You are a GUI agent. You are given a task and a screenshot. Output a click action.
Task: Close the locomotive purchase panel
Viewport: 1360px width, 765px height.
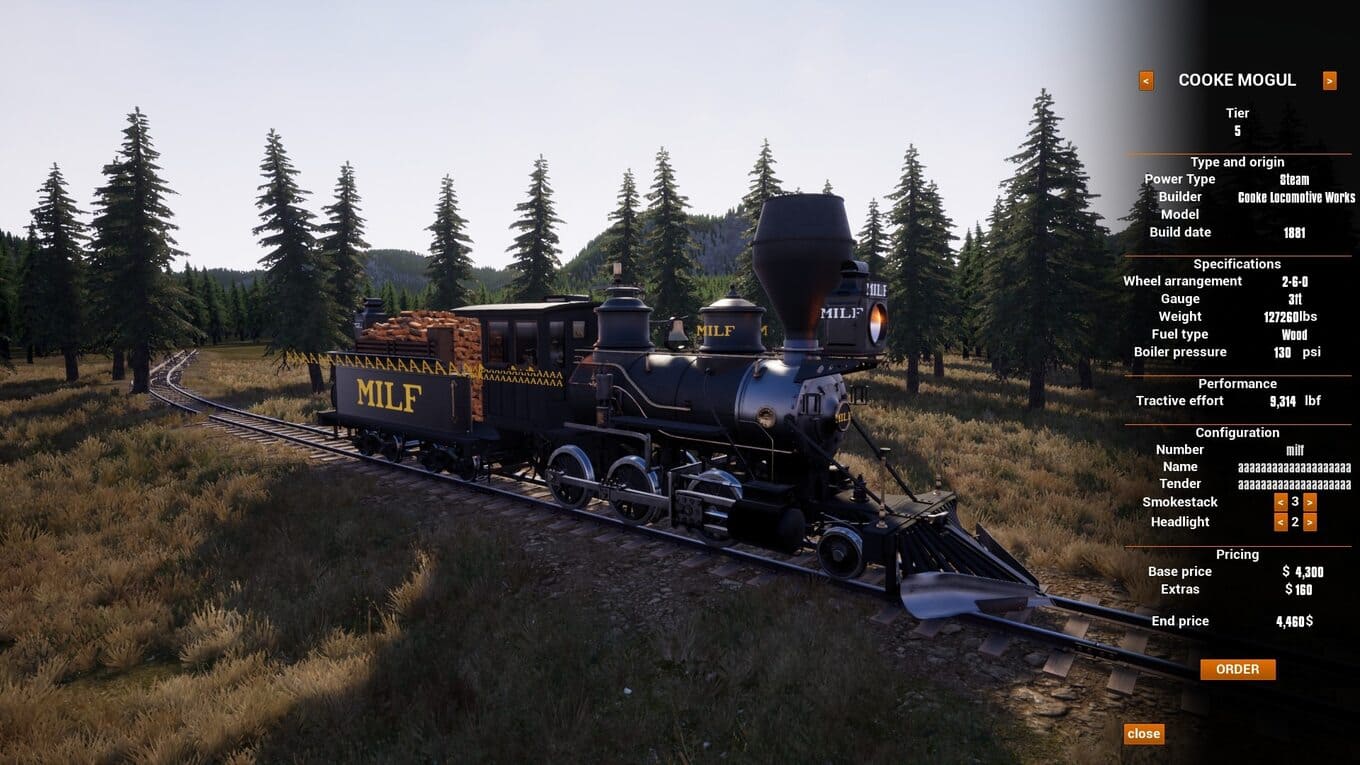coord(1143,734)
